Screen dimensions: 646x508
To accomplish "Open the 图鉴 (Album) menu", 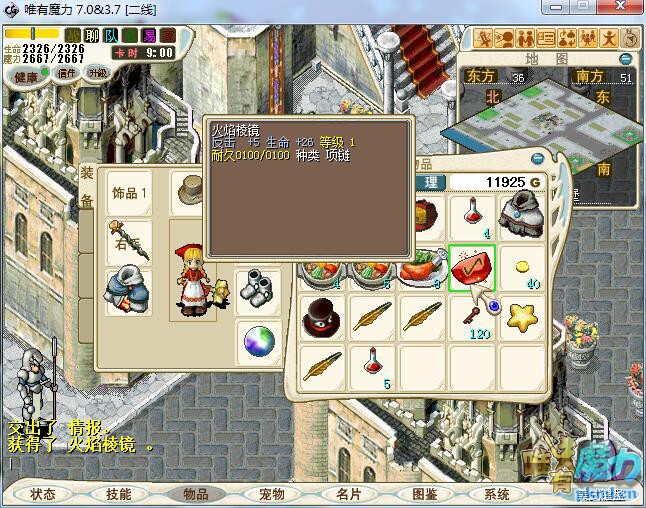I will [x=424, y=494].
